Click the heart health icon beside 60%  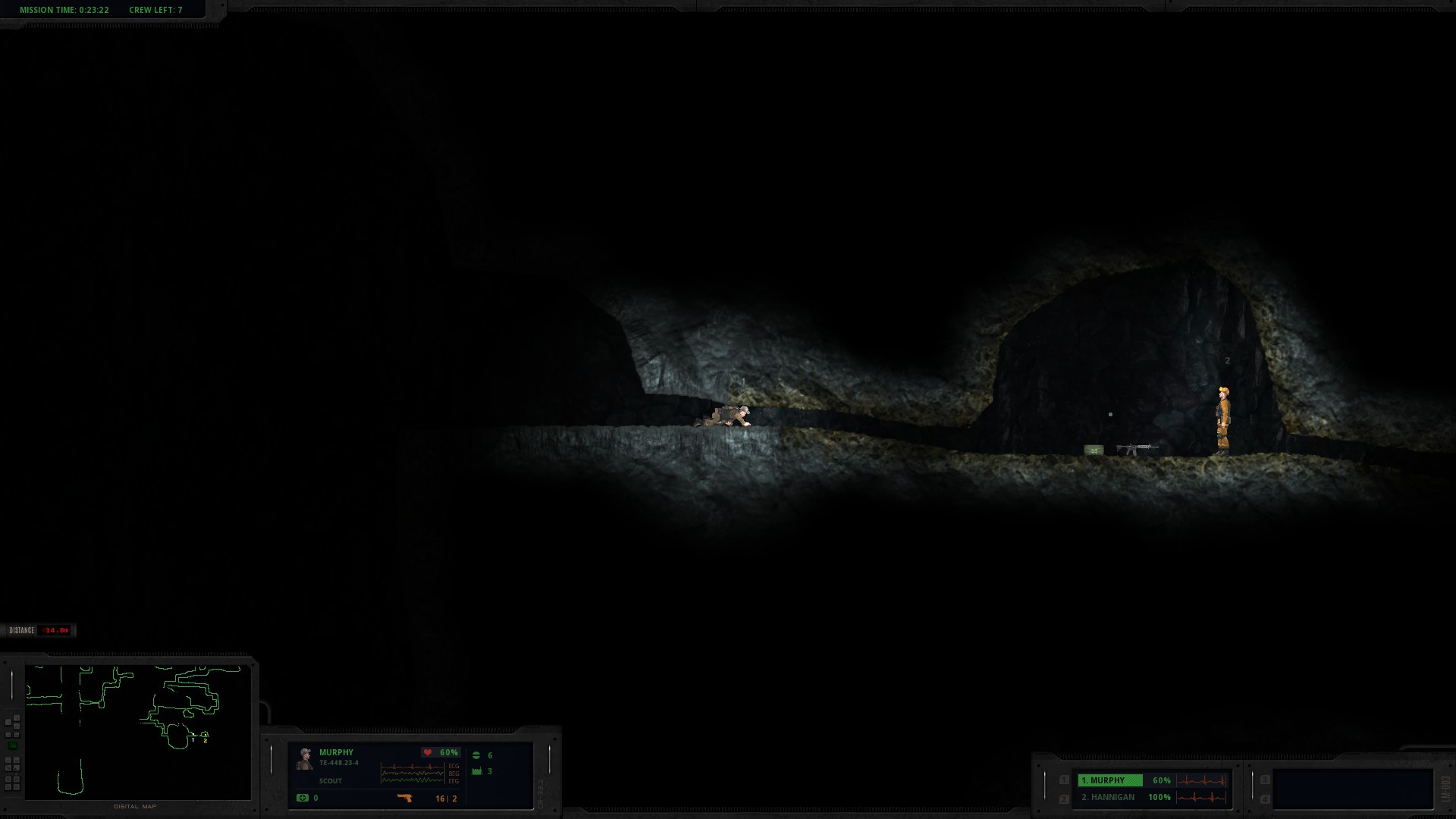[x=428, y=752]
